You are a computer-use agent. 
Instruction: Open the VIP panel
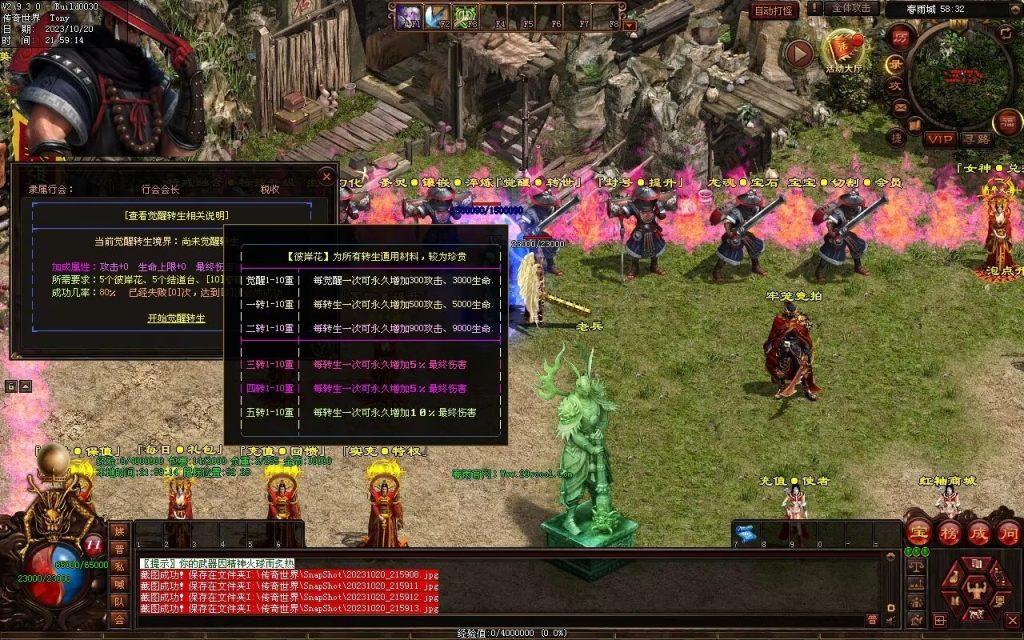coord(939,138)
